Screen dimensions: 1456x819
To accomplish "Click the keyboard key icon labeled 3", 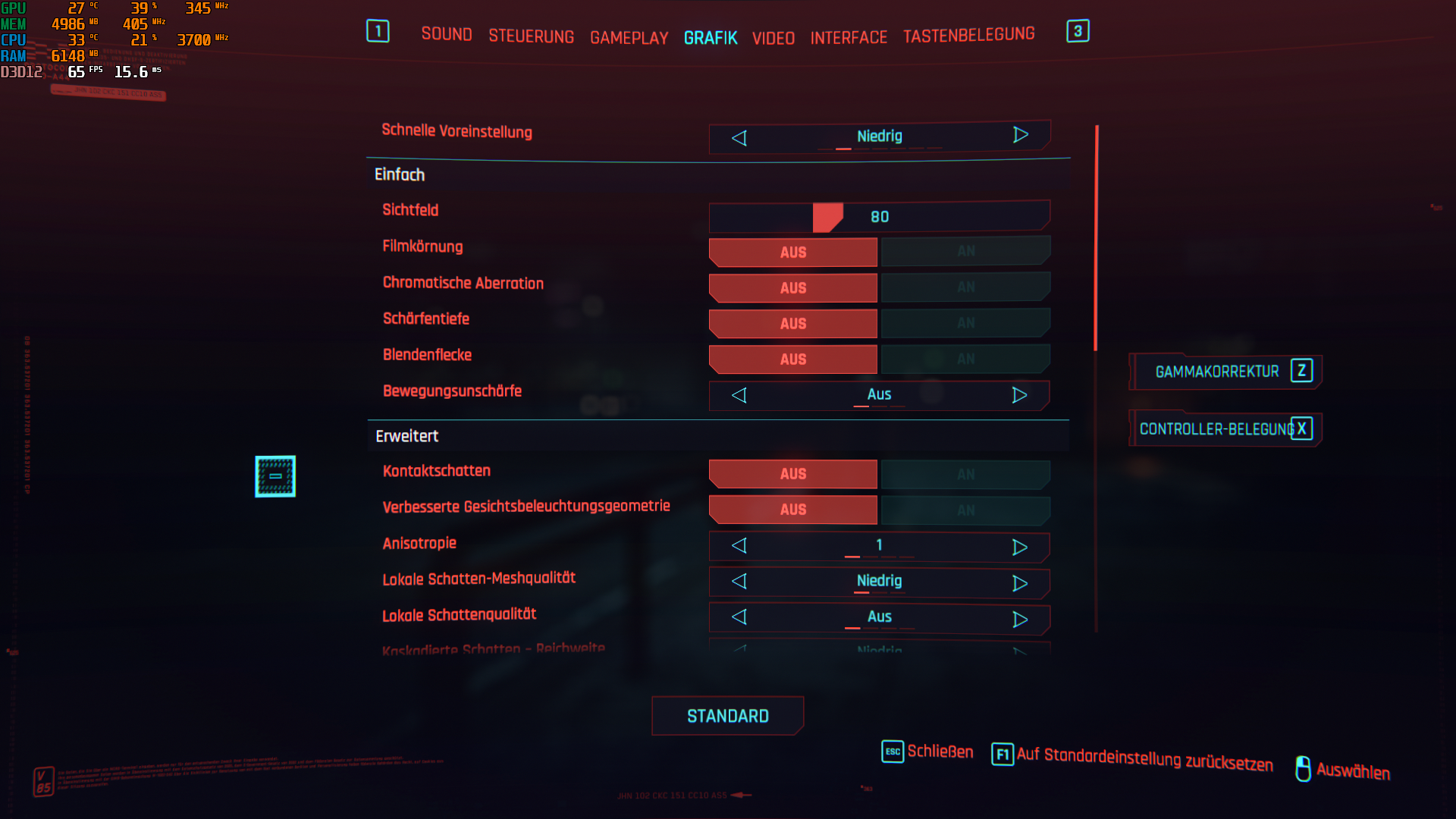I will click(1078, 32).
